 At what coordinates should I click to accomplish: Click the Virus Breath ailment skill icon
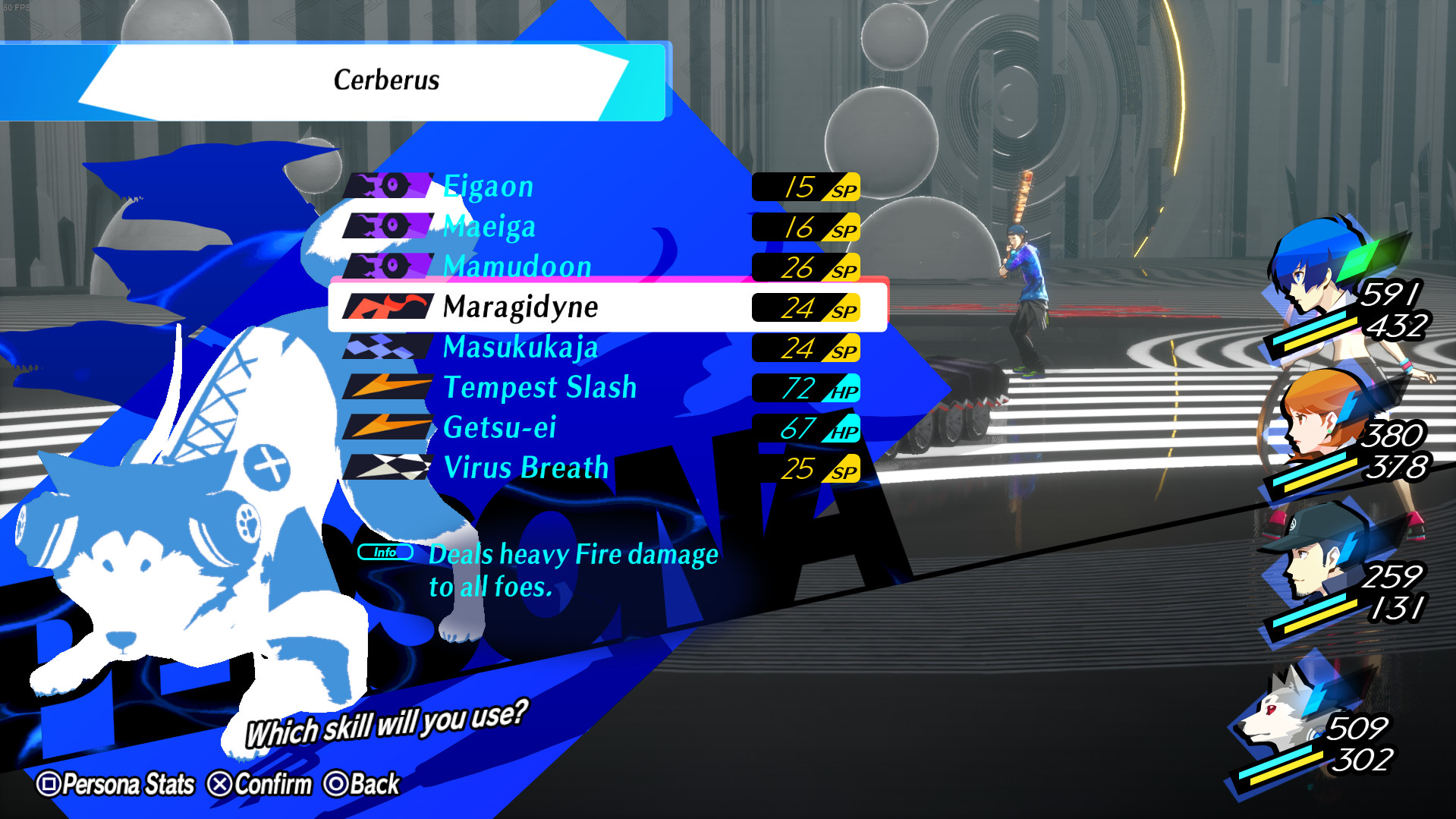(x=387, y=468)
